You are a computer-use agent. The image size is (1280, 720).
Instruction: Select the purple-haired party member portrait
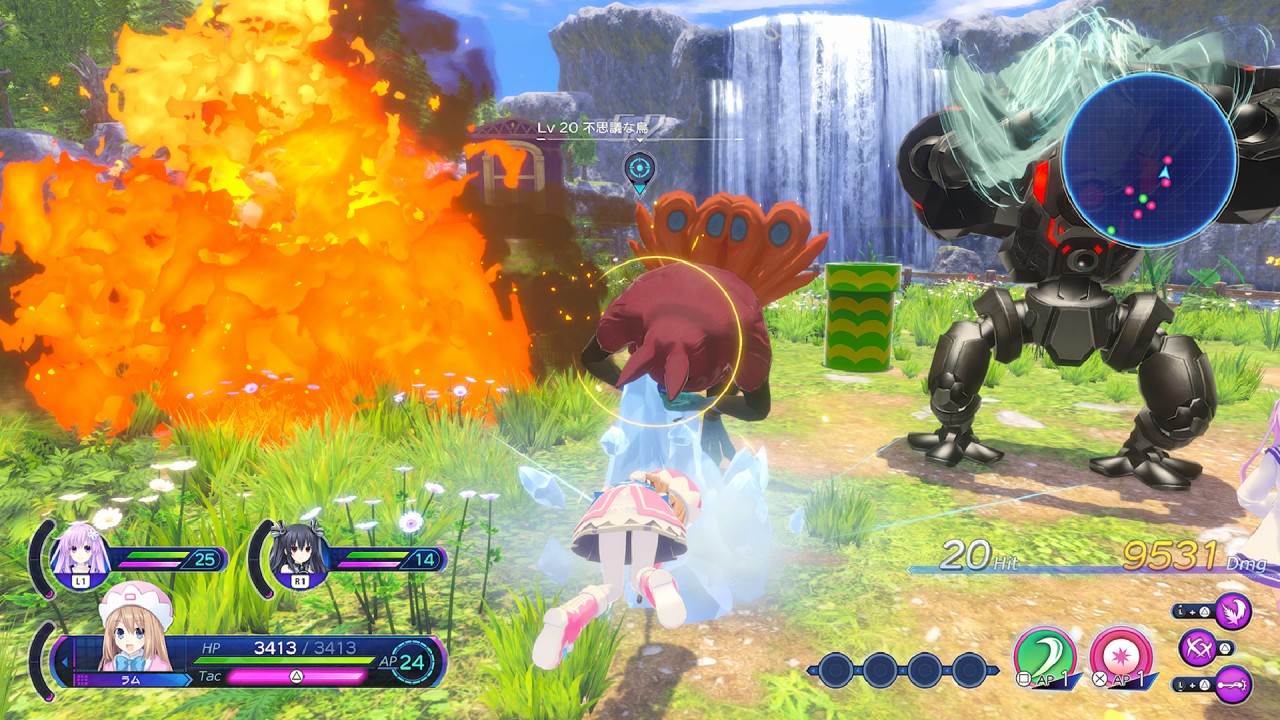click(81, 551)
